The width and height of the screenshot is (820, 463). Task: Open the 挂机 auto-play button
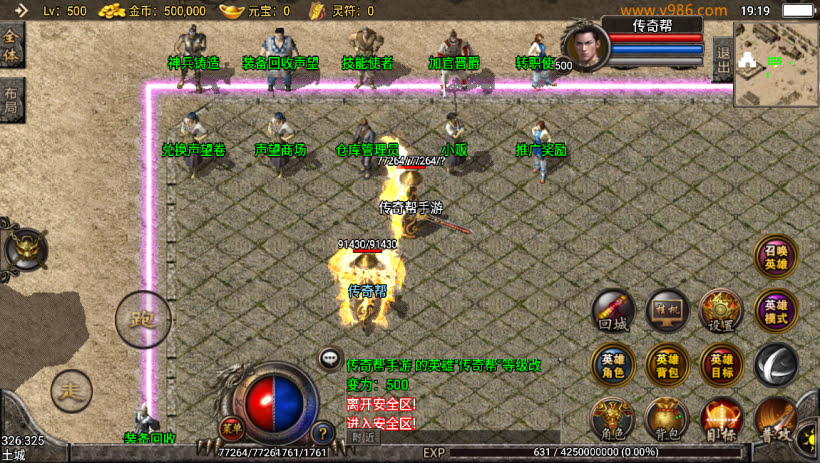[667, 310]
